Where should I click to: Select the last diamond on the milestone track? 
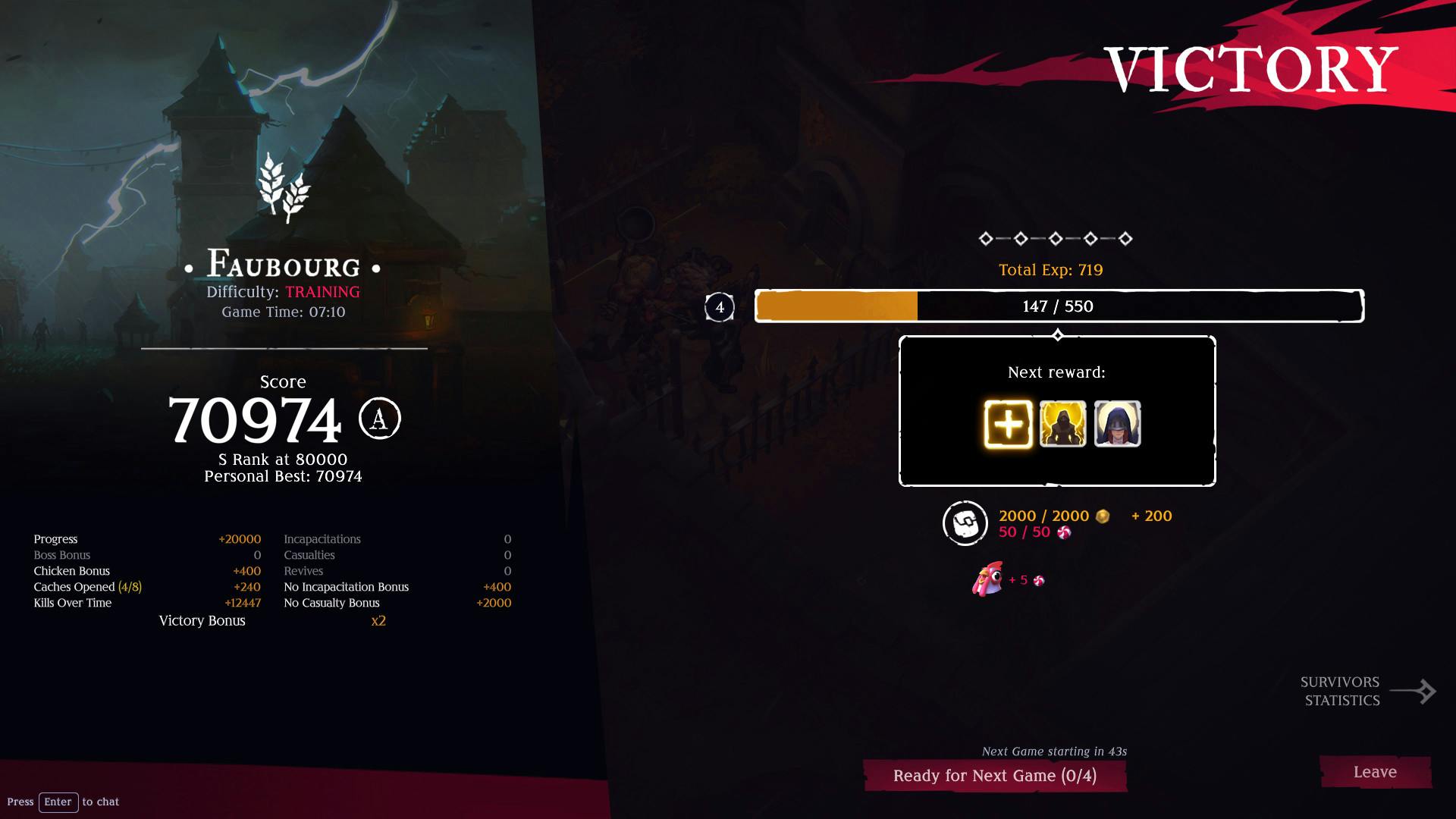tap(1125, 239)
